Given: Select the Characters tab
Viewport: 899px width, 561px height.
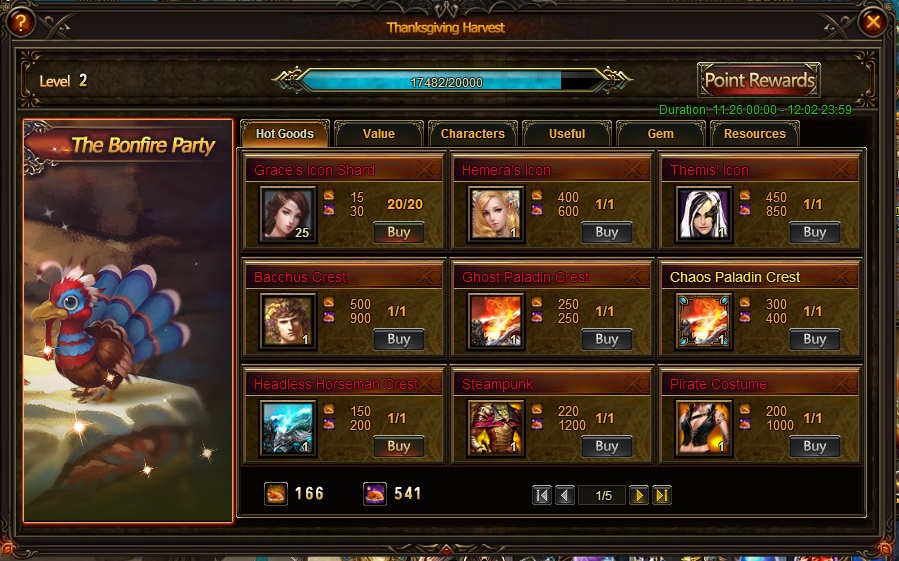Looking at the screenshot, I should 472,134.
